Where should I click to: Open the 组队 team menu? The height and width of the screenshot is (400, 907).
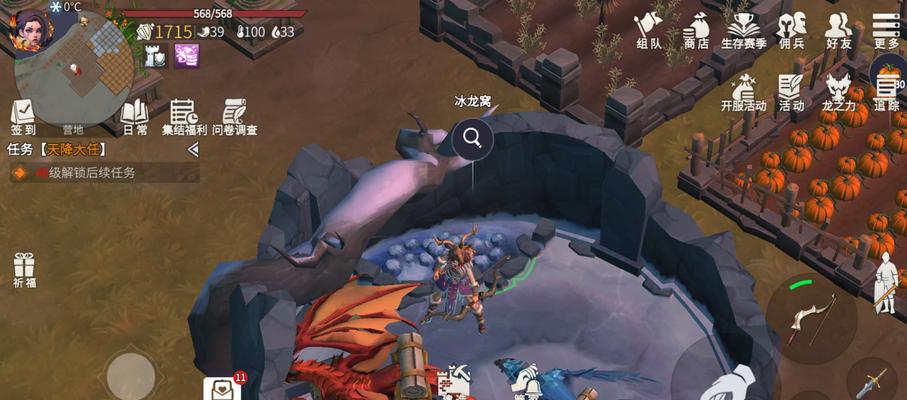(x=649, y=29)
